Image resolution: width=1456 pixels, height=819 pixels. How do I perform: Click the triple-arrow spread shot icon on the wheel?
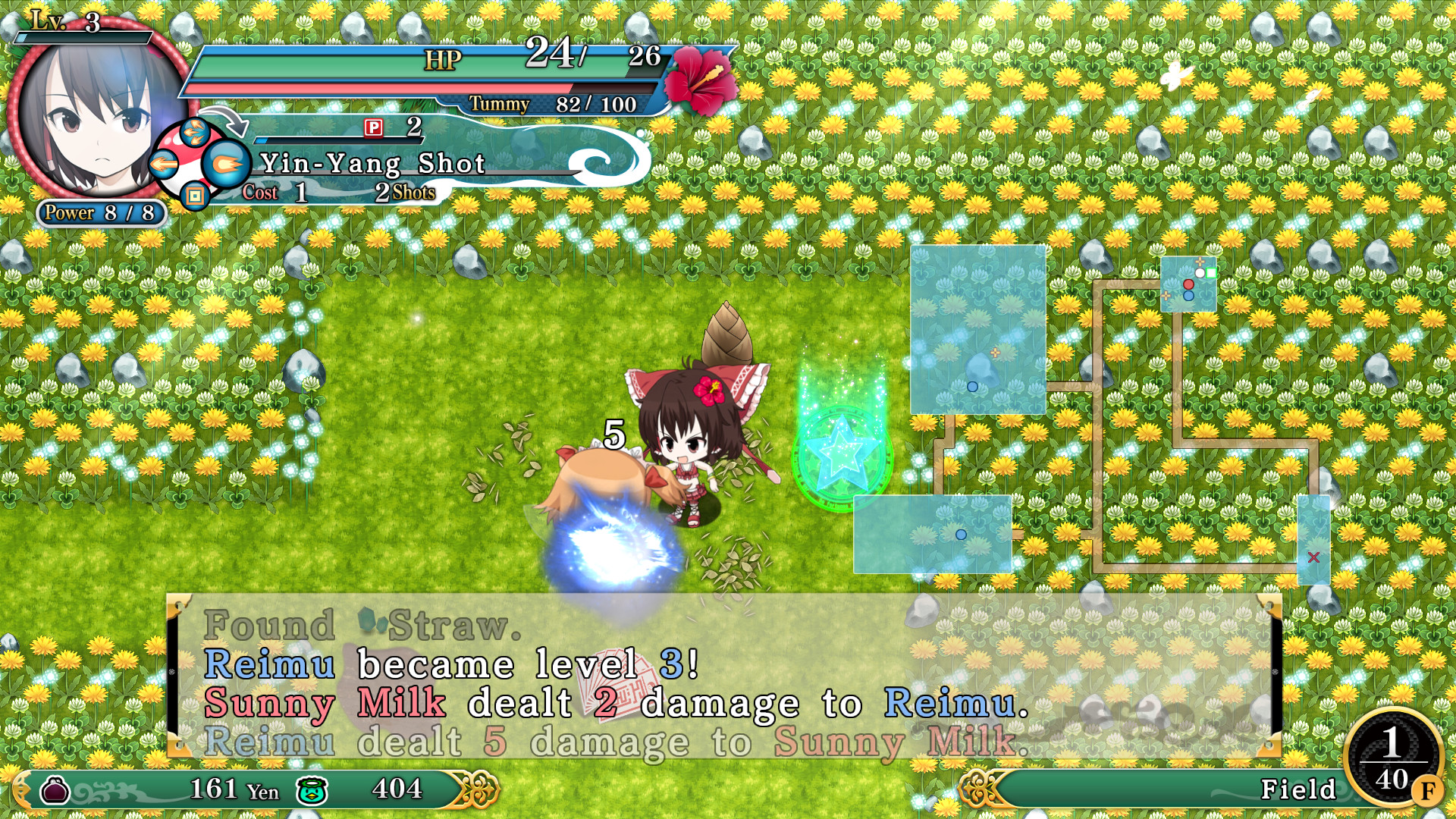tap(195, 133)
